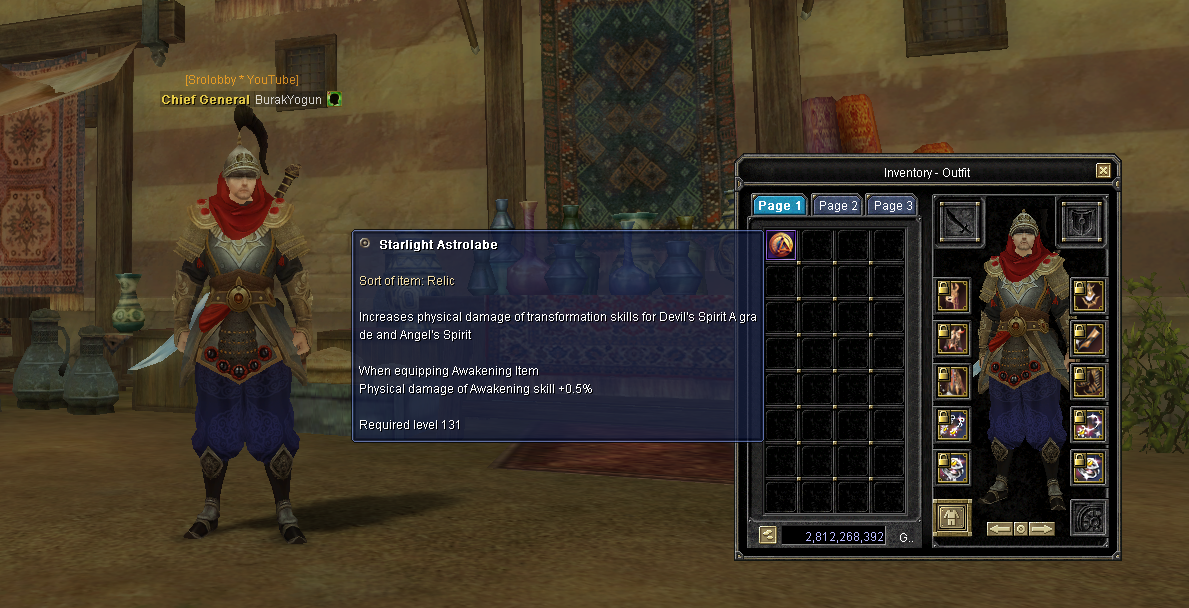Rotate character preview with left arrow

point(999,528)
